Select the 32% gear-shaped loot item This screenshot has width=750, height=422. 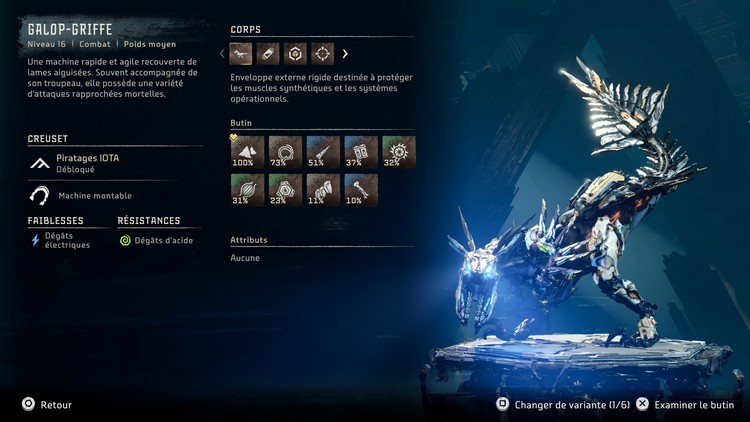click(399, 152)
